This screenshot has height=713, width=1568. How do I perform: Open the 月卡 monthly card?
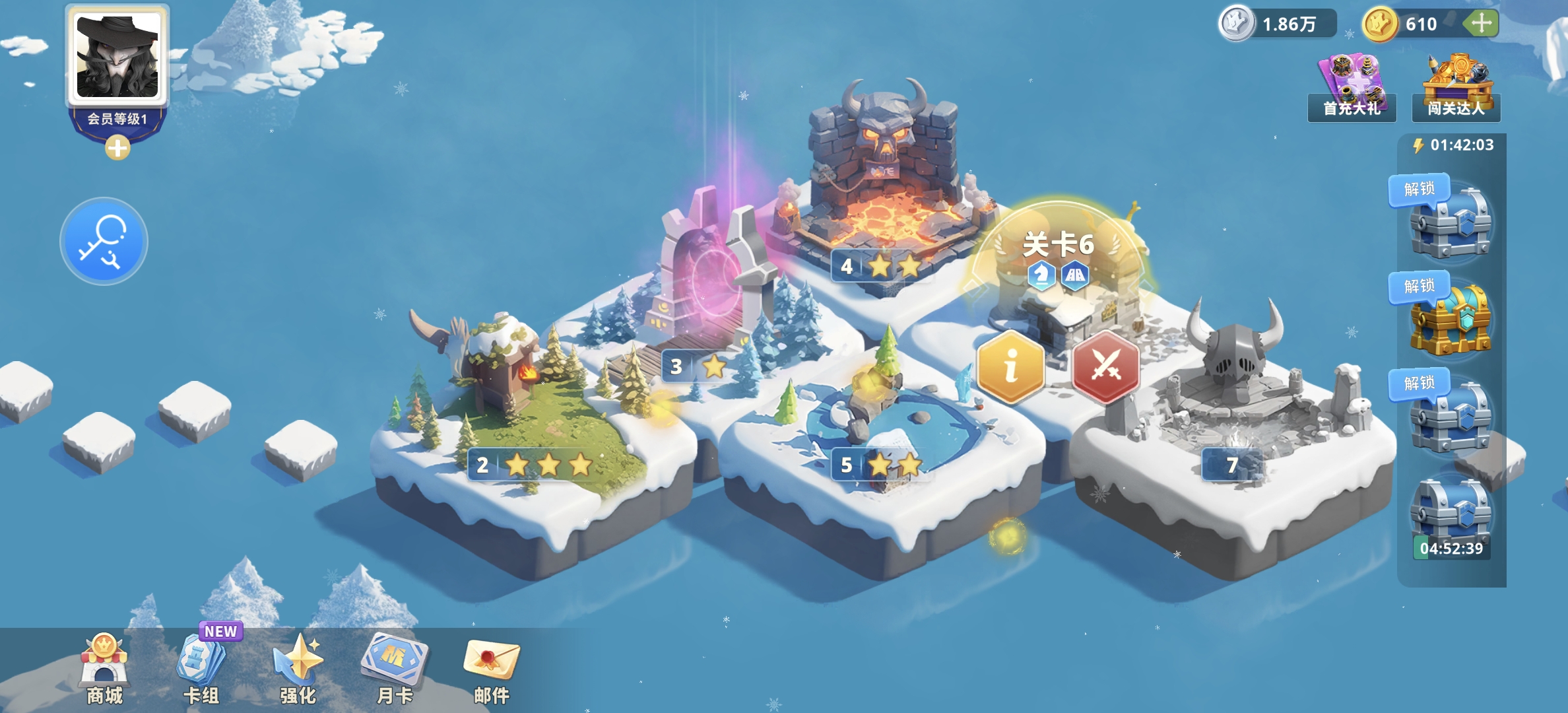tap(395, 668)
